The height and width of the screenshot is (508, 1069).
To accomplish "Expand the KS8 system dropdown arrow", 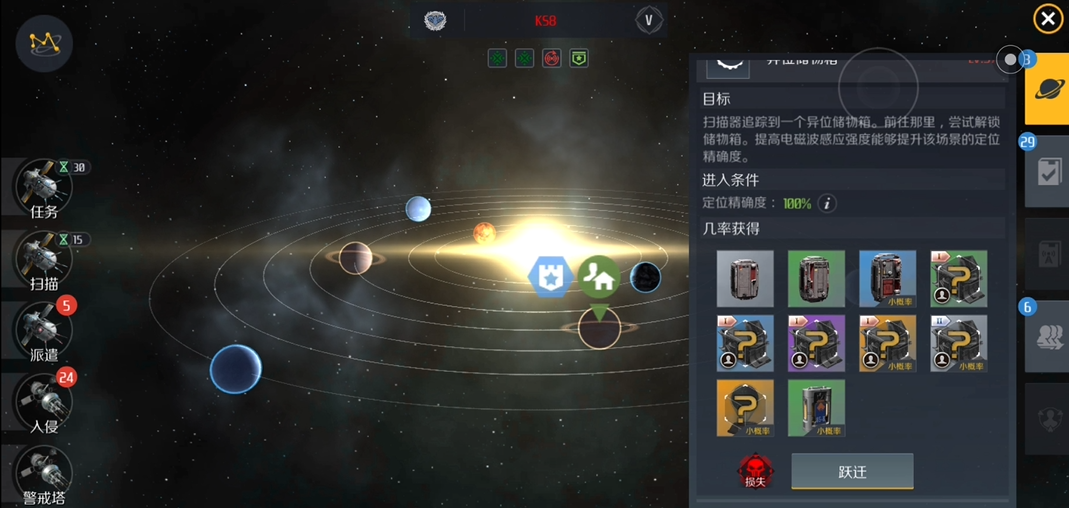I will (x=648, y=20).
